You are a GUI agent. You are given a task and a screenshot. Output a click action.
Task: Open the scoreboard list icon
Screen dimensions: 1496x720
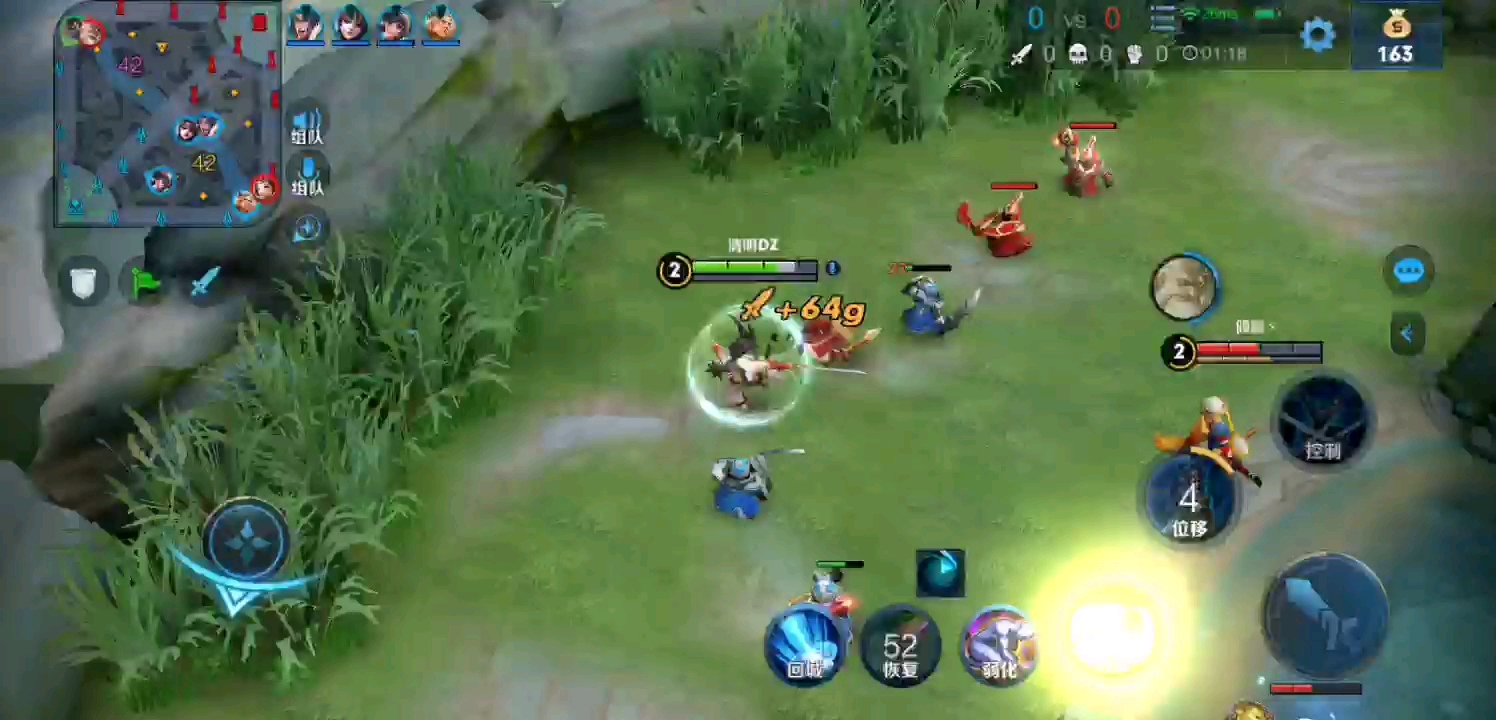click(1162, 18)
